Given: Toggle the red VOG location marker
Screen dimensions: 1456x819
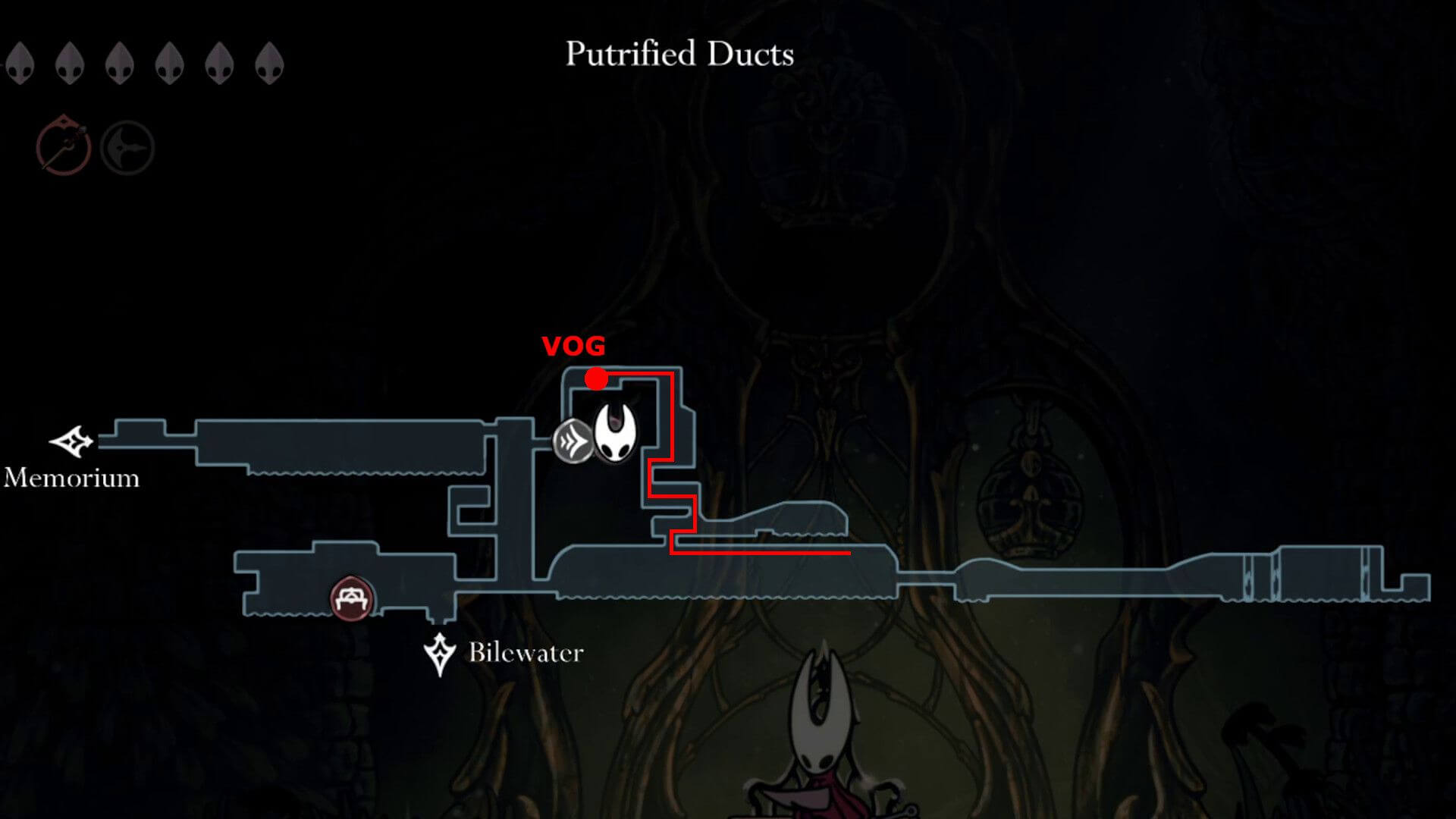Looking at the screenshot, I should (x=597, y=377).
